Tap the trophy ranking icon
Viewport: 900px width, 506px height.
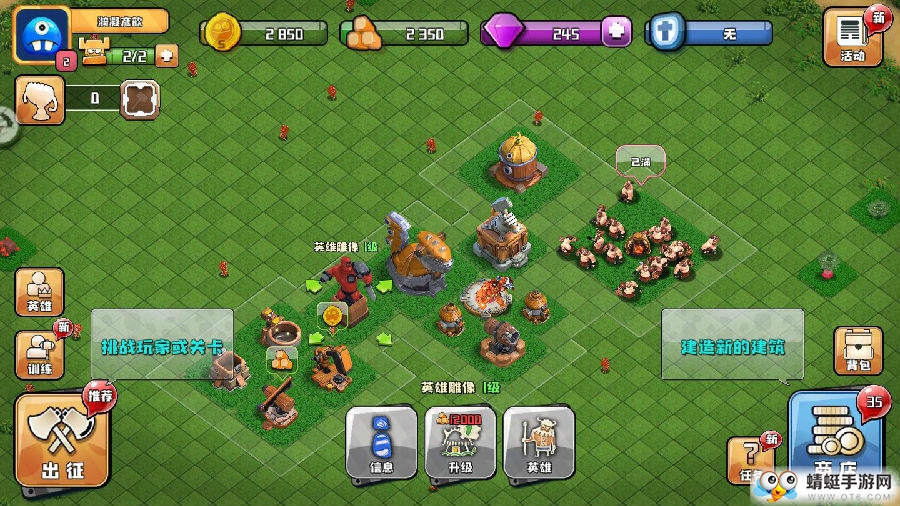click(x=39, y=98)
